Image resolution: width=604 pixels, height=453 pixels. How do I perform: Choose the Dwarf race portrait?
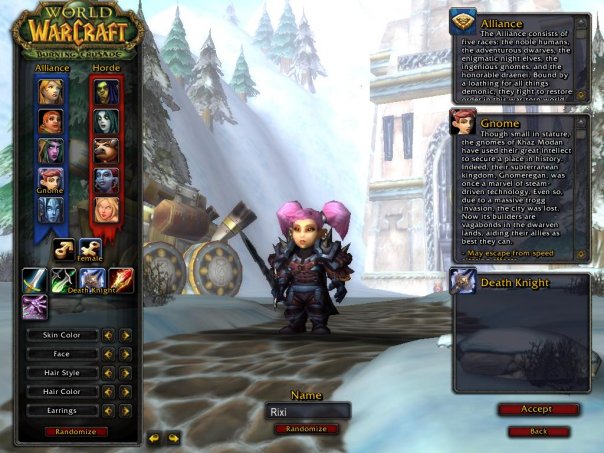(50, 121)
